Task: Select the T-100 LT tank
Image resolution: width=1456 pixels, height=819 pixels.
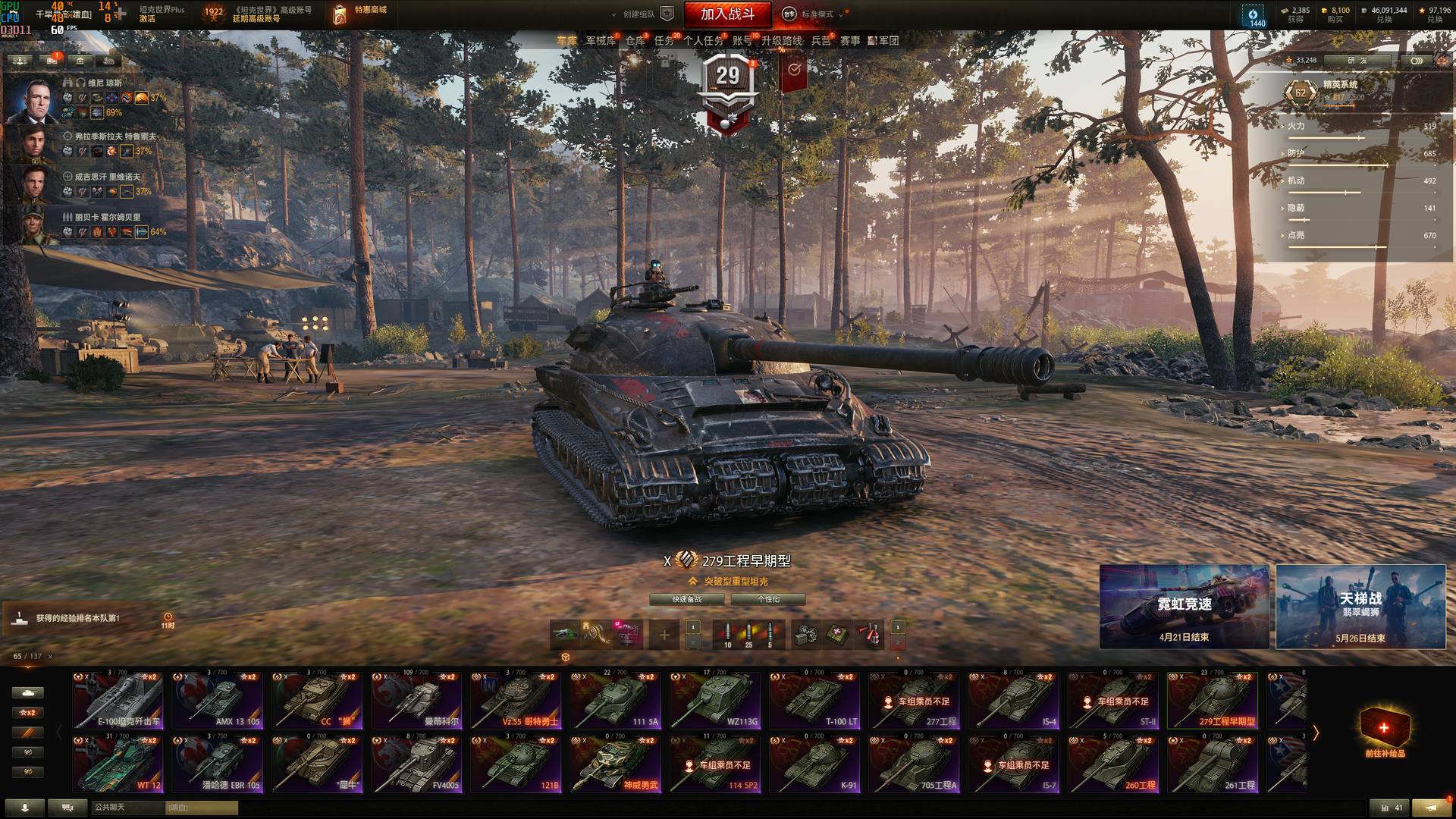Action: pos(814,700)
